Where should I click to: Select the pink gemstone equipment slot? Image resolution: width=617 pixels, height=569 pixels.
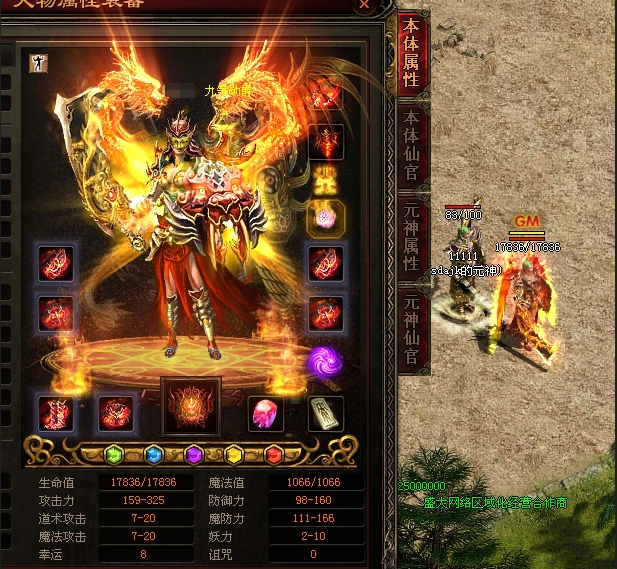pos(266,413)
